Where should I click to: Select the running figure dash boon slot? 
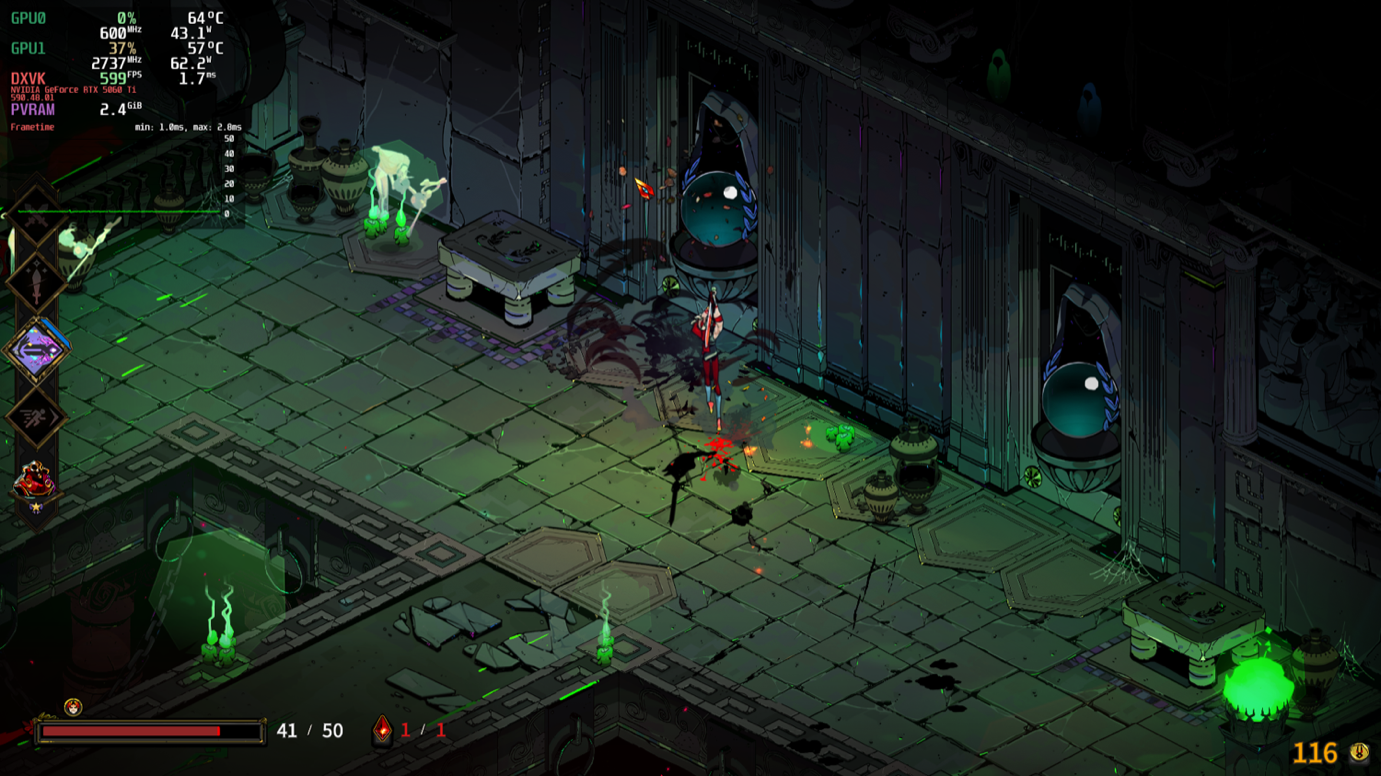pyautogui.click(x=36, y=417)
